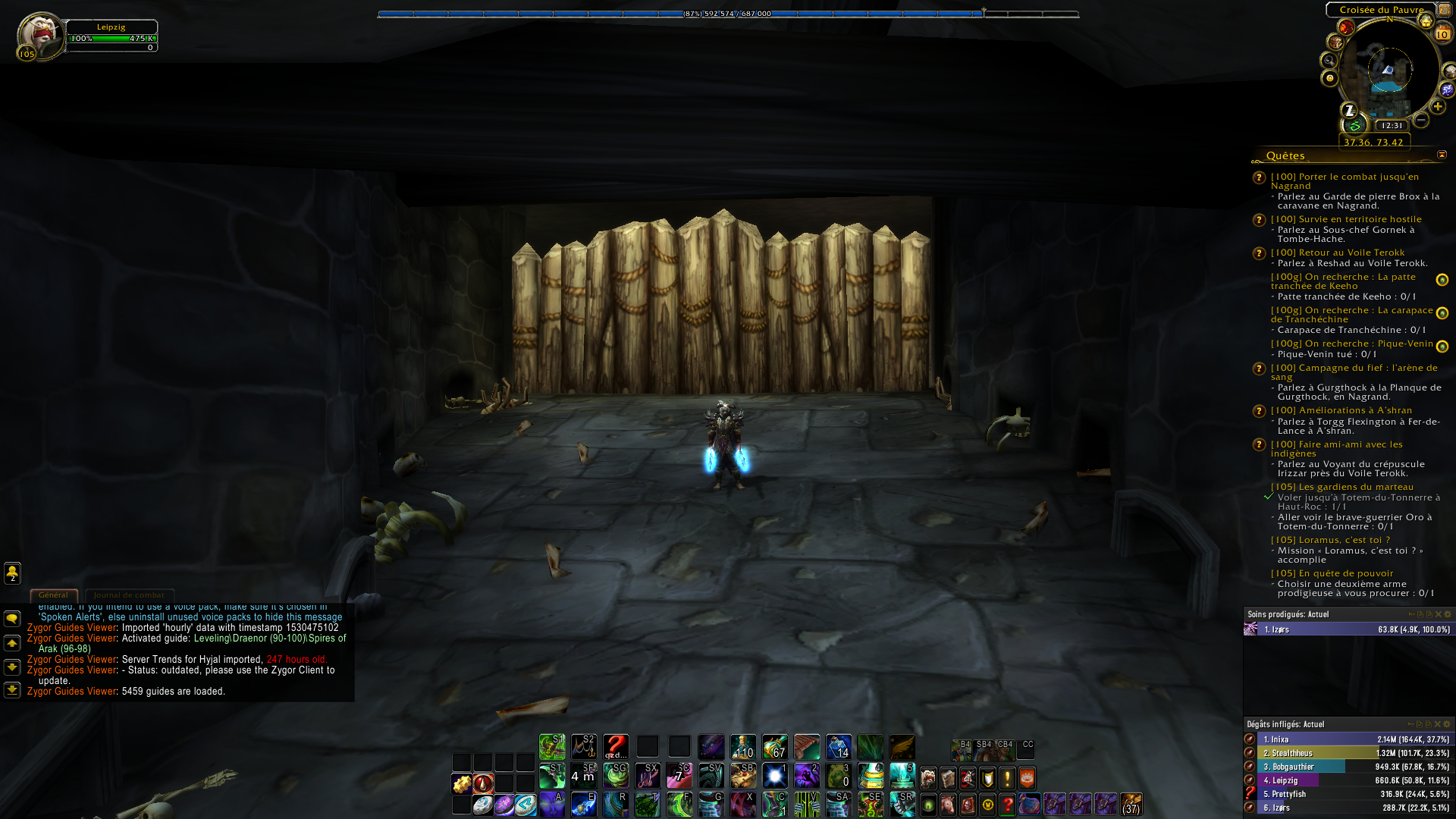
Task: Click the white bag icon on the minimap edge
Action: [x=1450, y=70]
